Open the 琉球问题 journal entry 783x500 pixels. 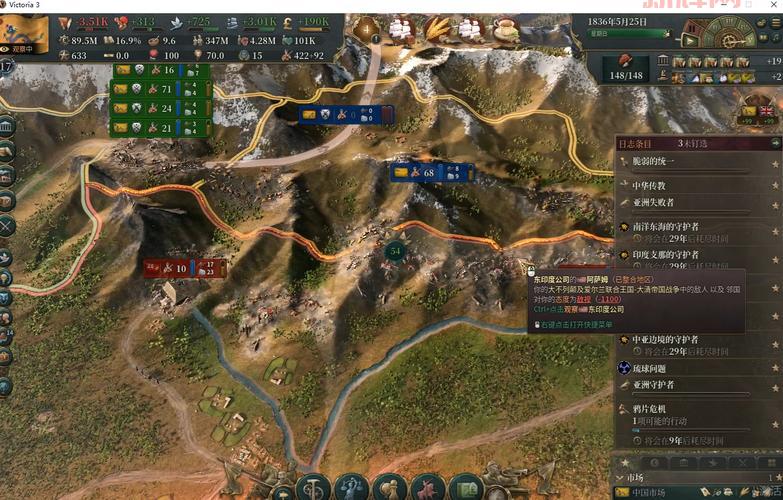coord(654,367)
